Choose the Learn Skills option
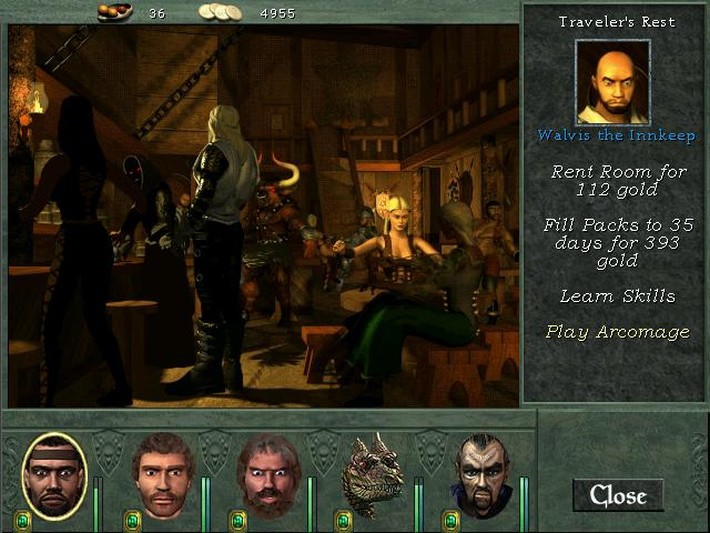The image size is (710, 533). (617, 296)
